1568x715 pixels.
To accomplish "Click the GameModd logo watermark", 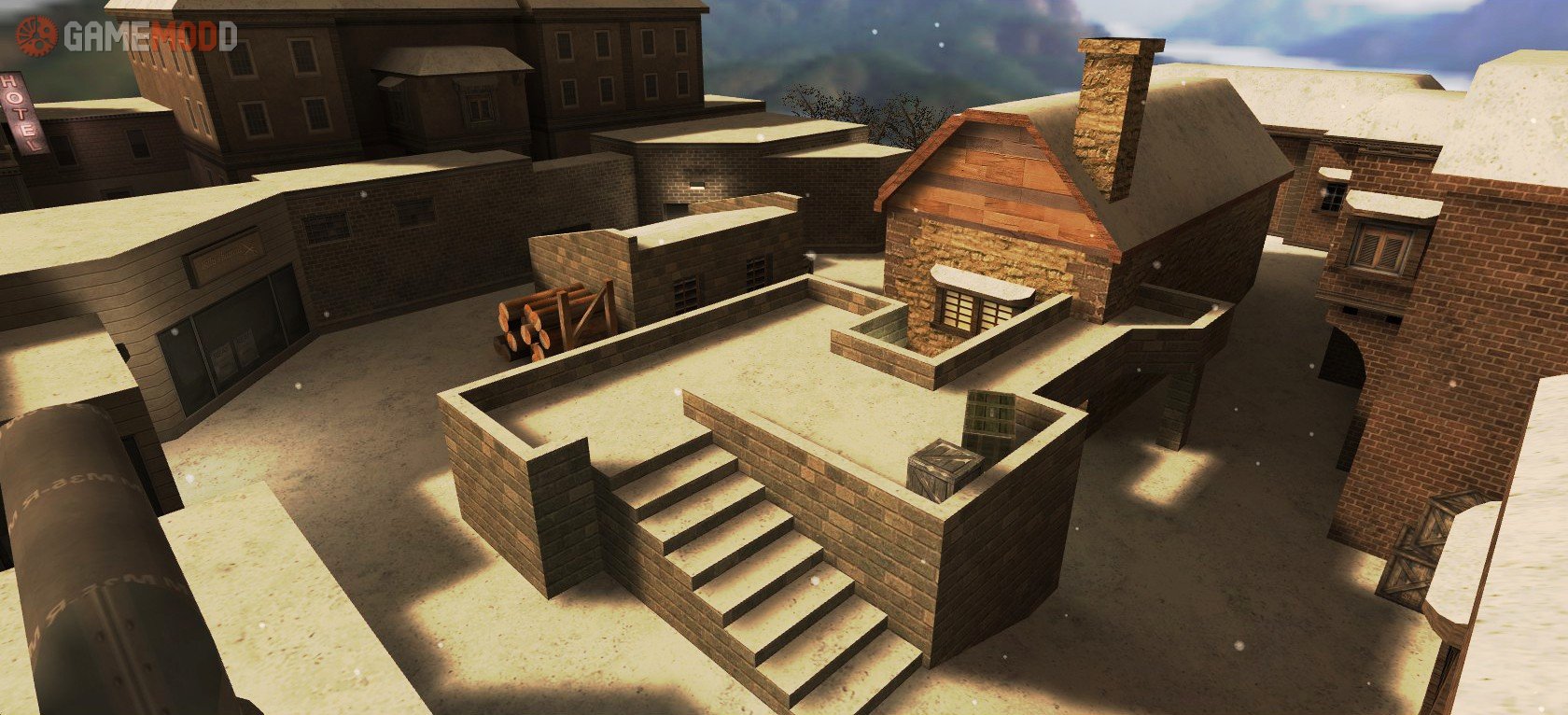I will (126, 35).
